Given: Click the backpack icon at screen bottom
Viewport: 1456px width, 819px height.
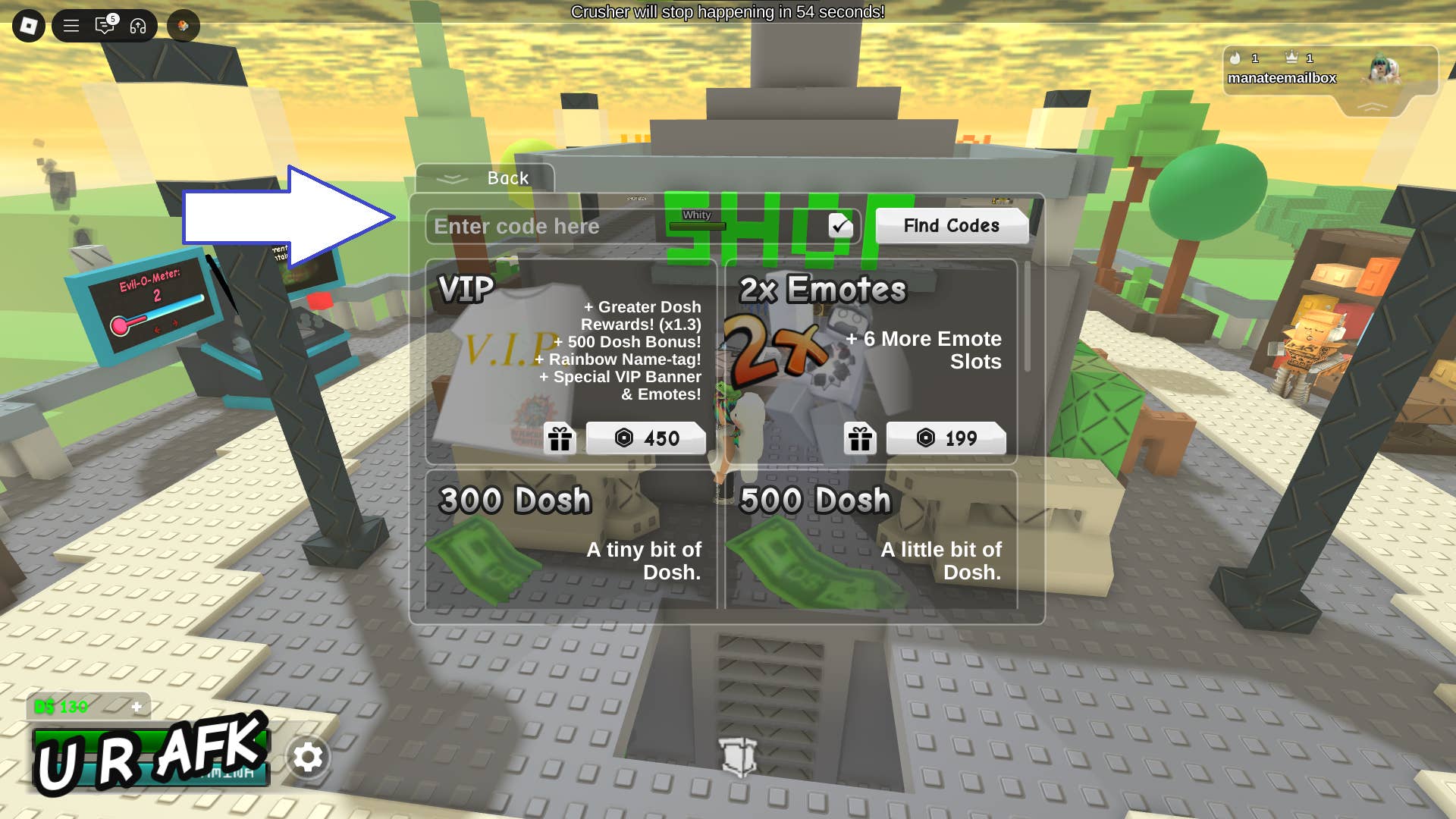Looking at the screenshot, I should click(739, 756).
